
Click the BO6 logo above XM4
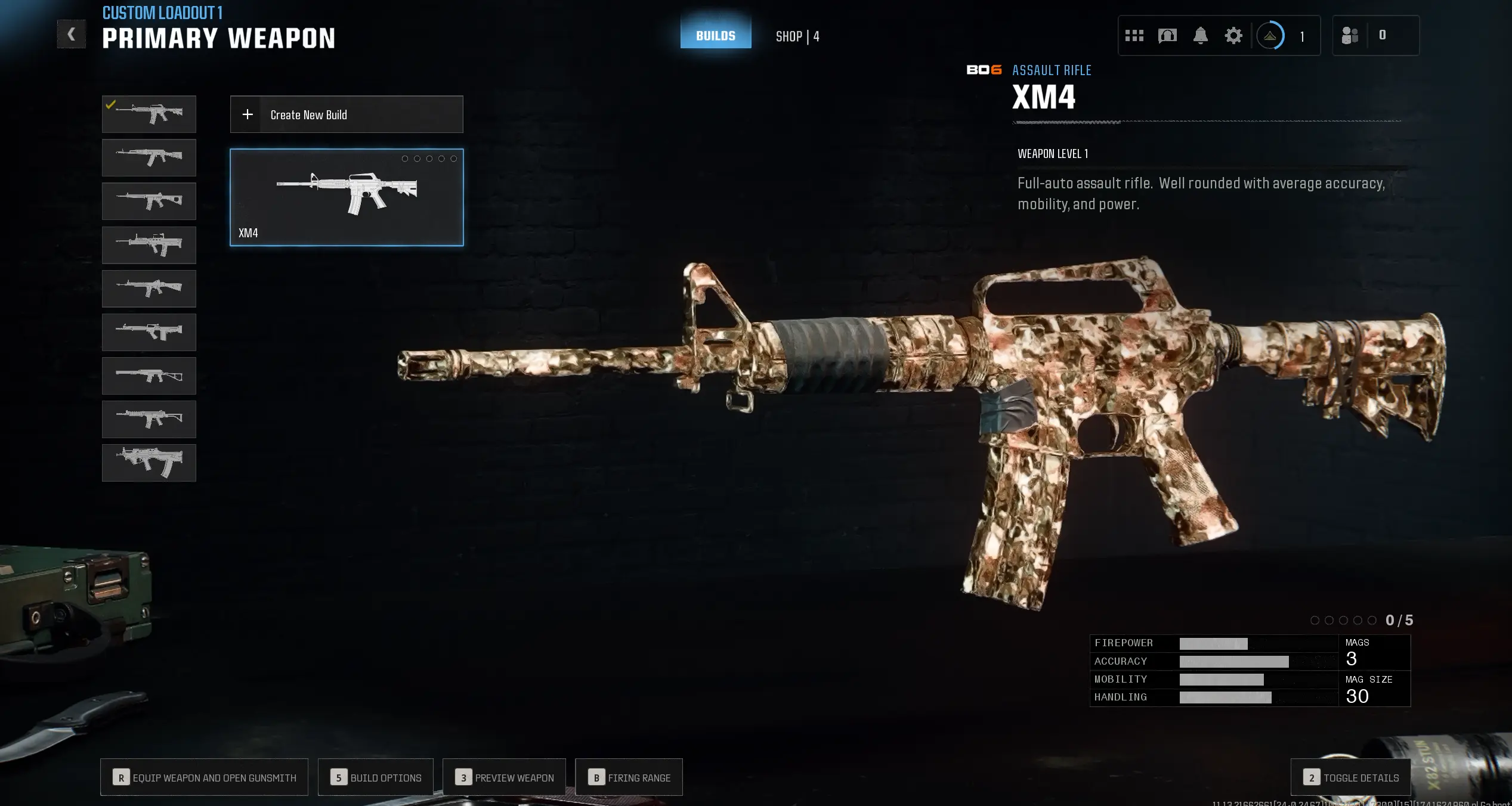click(983, 70)
